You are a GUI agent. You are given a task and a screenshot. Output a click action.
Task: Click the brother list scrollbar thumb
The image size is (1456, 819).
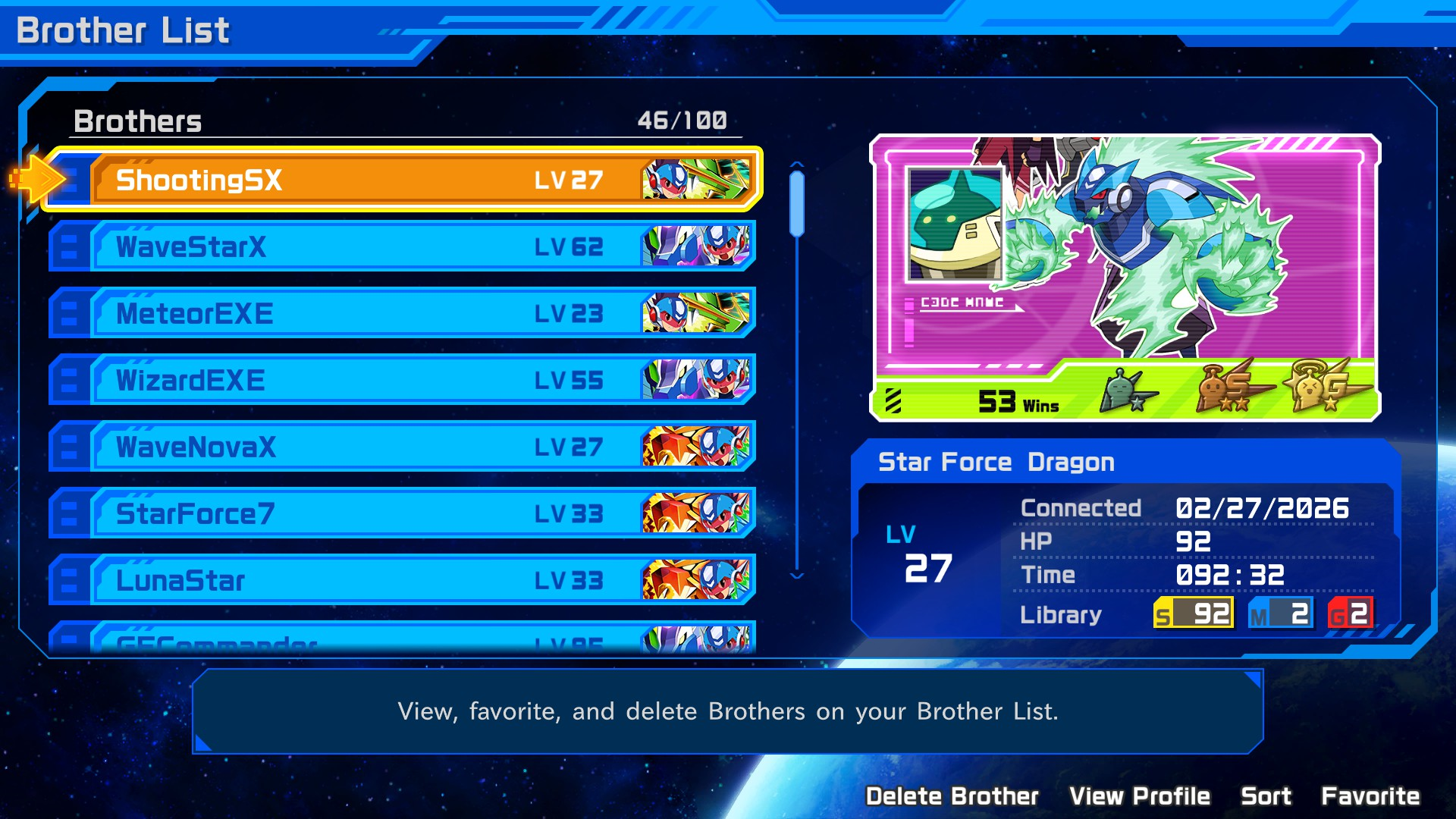click(x=796, y=203)
